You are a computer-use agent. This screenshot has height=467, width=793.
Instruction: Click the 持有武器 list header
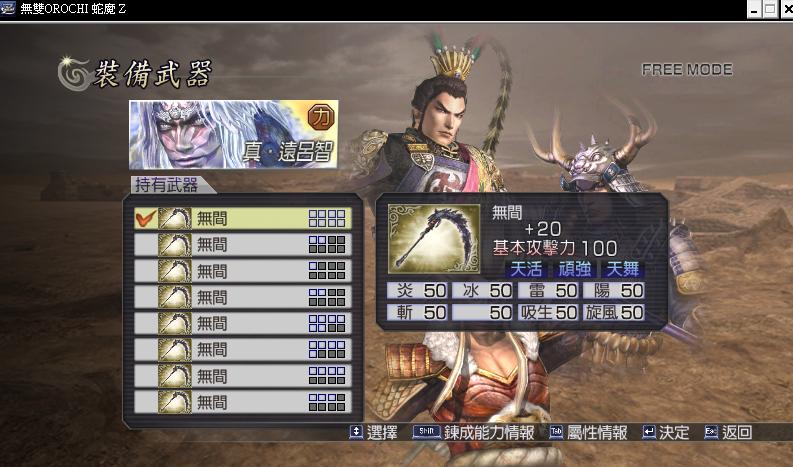166,185
